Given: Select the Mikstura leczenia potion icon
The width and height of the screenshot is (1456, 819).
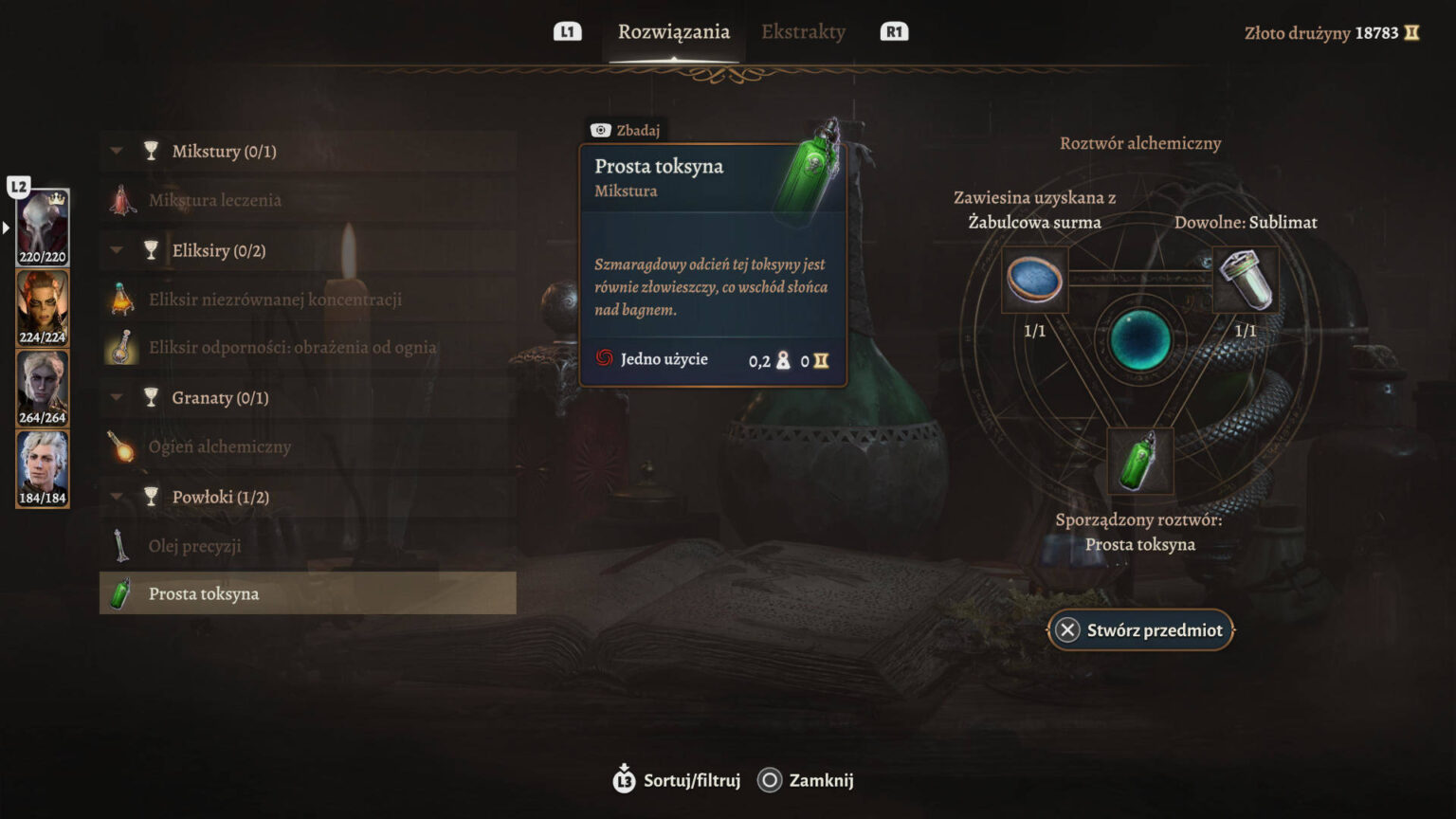Looking at the screenshot, I should [121, 200].
